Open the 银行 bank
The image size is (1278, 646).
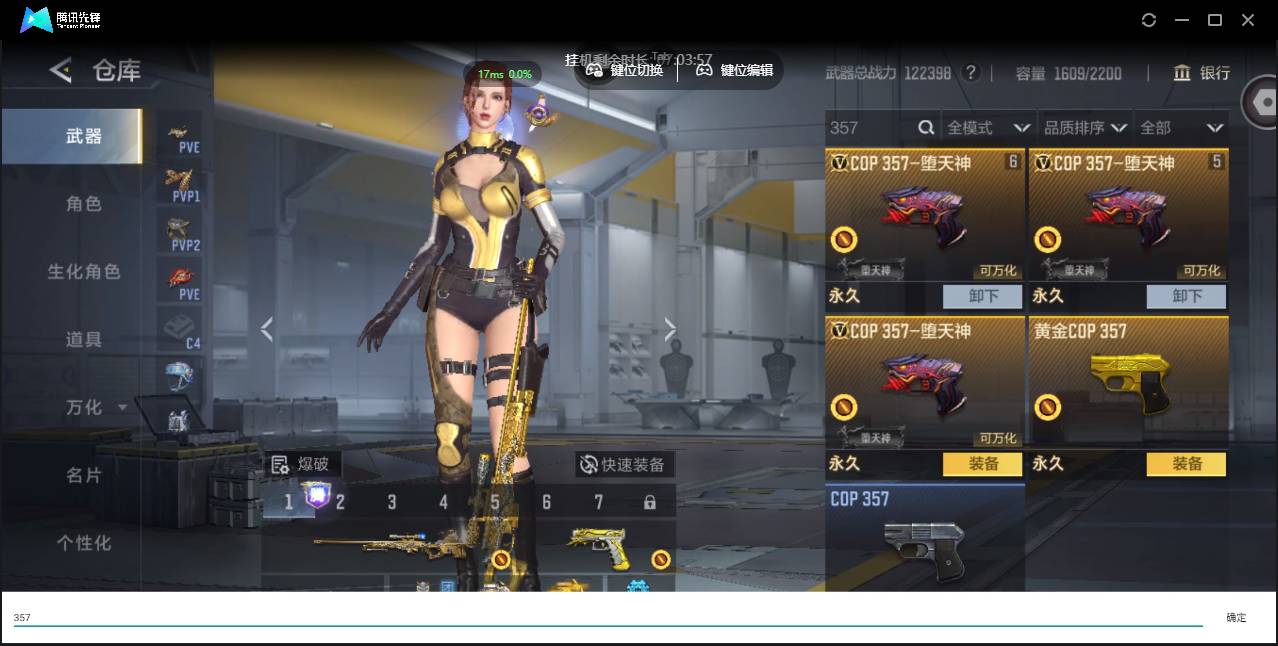tap(1202, 73)
